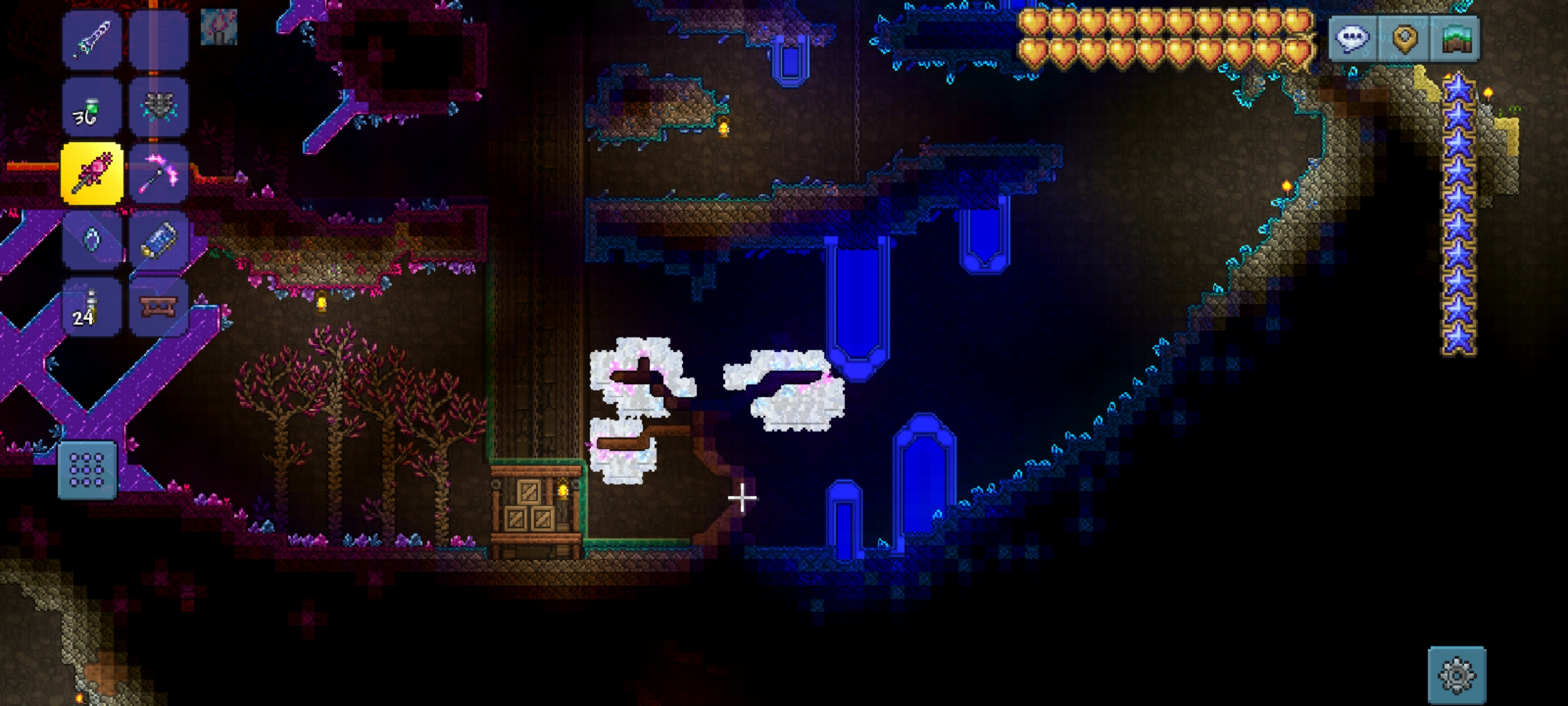This screenshot has height=706, width=1568.
Task: Open settings with the gear button
Action: point(1457,675)
